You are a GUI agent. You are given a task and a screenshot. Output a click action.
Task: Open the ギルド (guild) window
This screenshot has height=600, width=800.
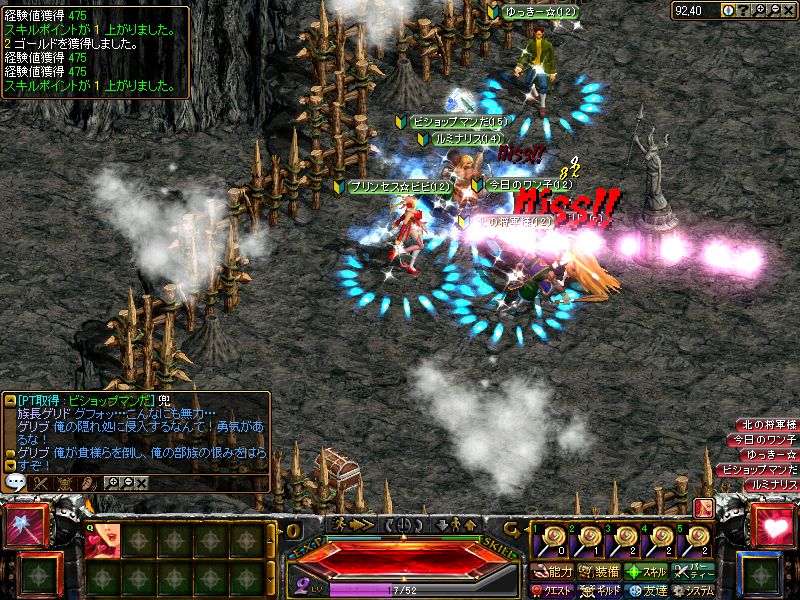(600, 591)
